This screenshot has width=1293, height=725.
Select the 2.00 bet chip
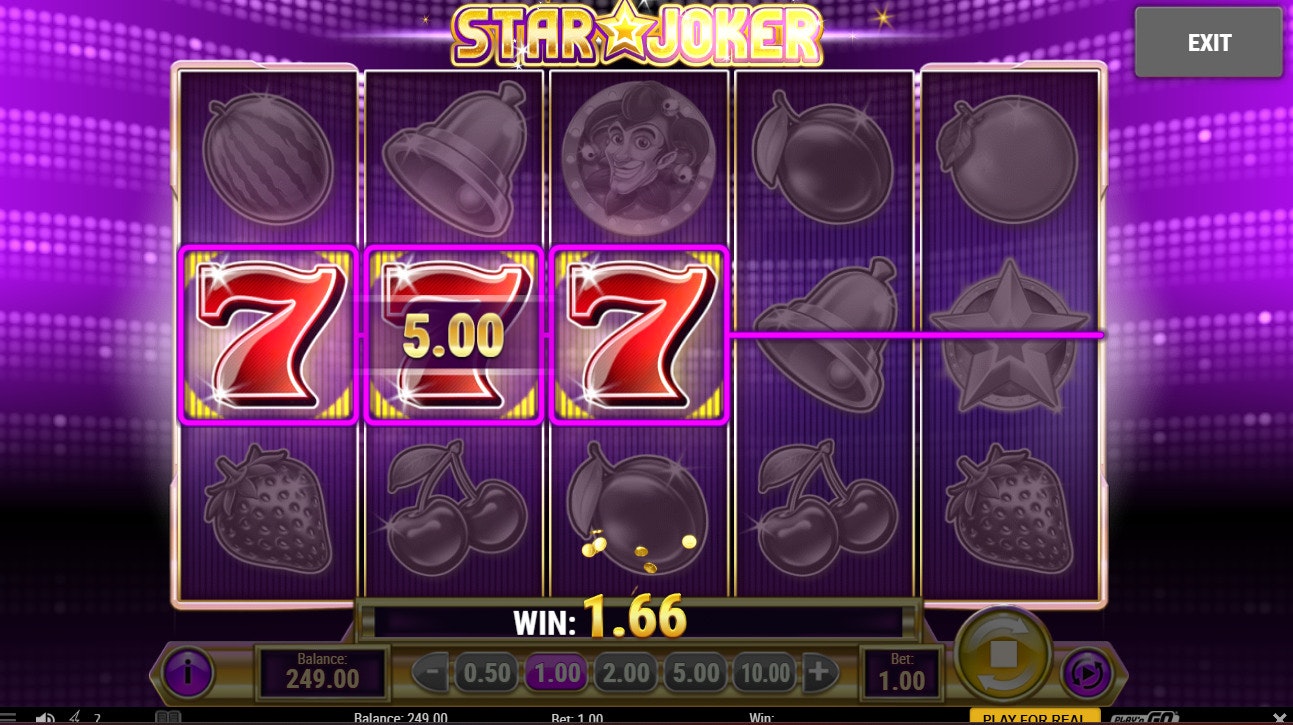pos(625,671)
